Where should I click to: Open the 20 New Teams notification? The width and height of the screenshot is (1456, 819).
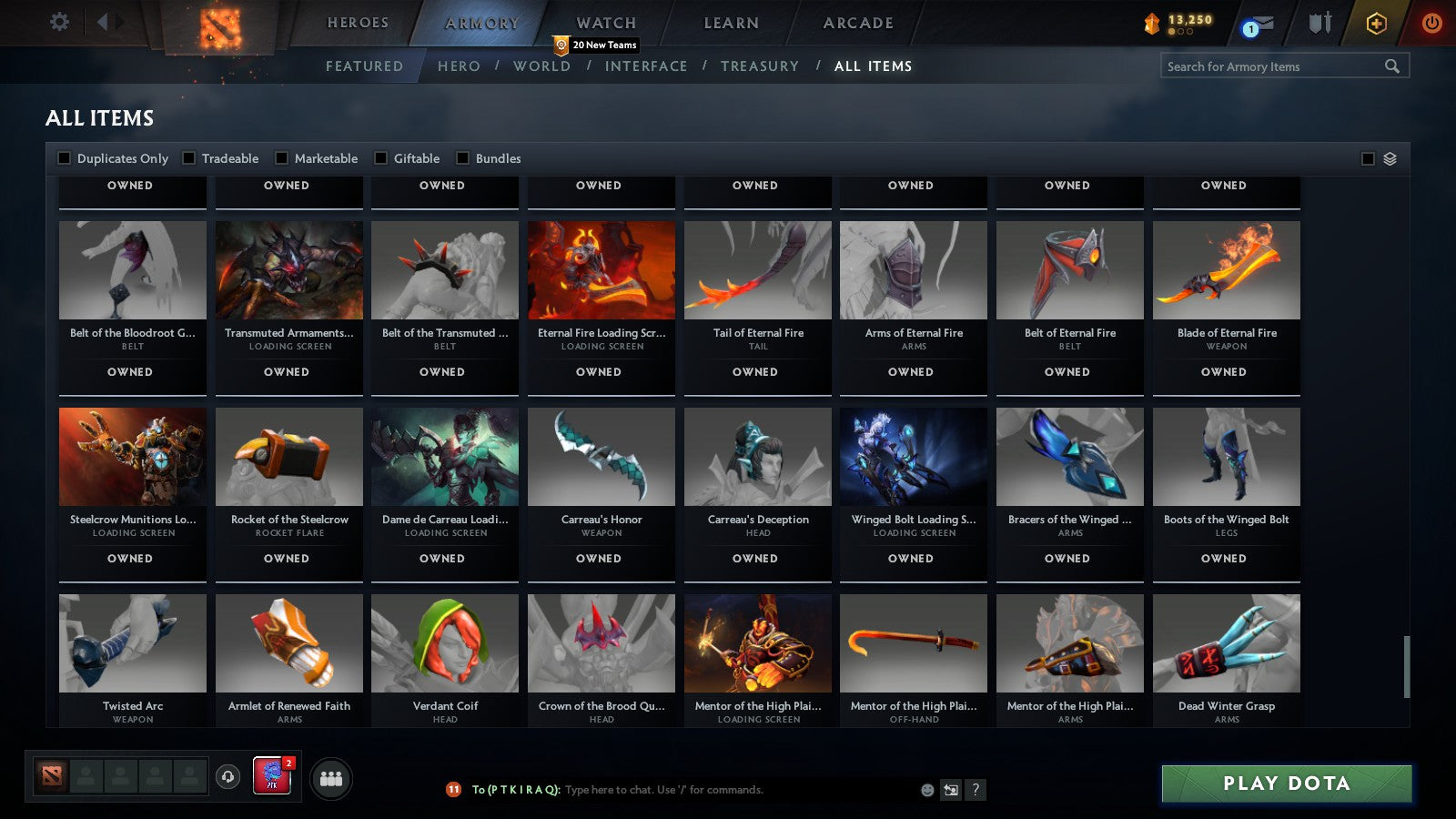[x=596, y=43]
